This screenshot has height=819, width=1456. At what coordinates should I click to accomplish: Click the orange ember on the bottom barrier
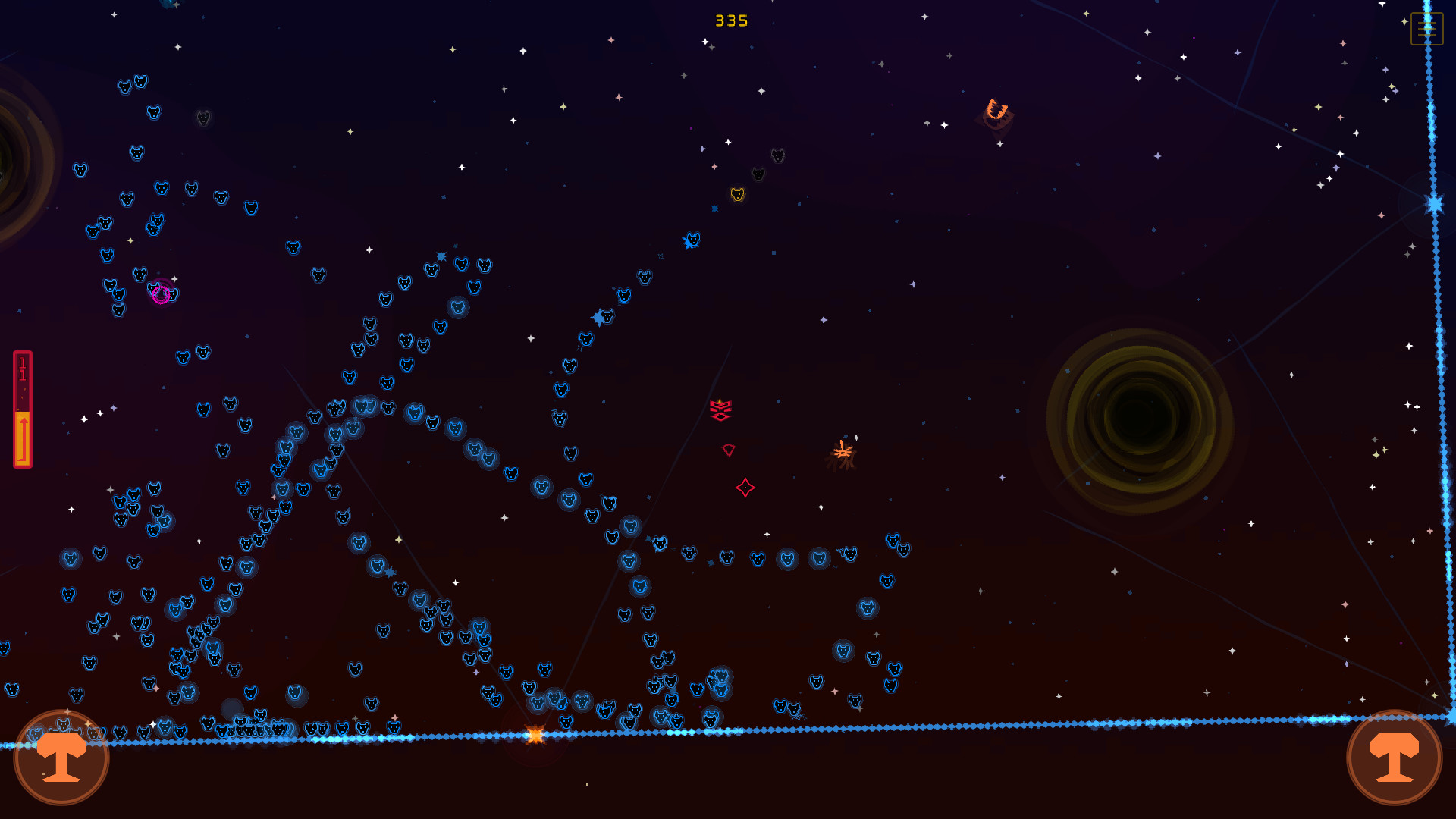(535, 734)
